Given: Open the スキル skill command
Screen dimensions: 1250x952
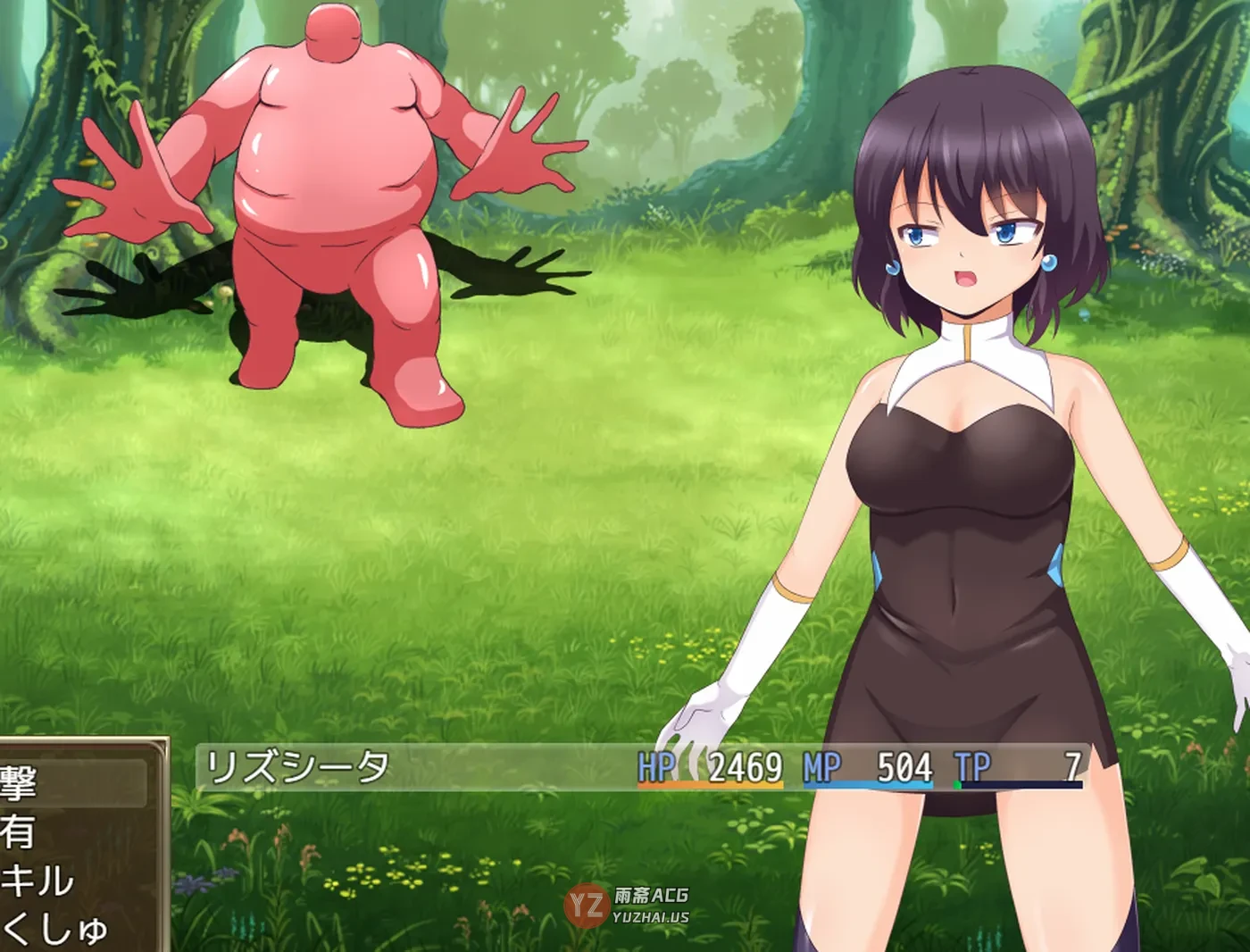Looking at the screenshot, I should (x=40, y=881).
